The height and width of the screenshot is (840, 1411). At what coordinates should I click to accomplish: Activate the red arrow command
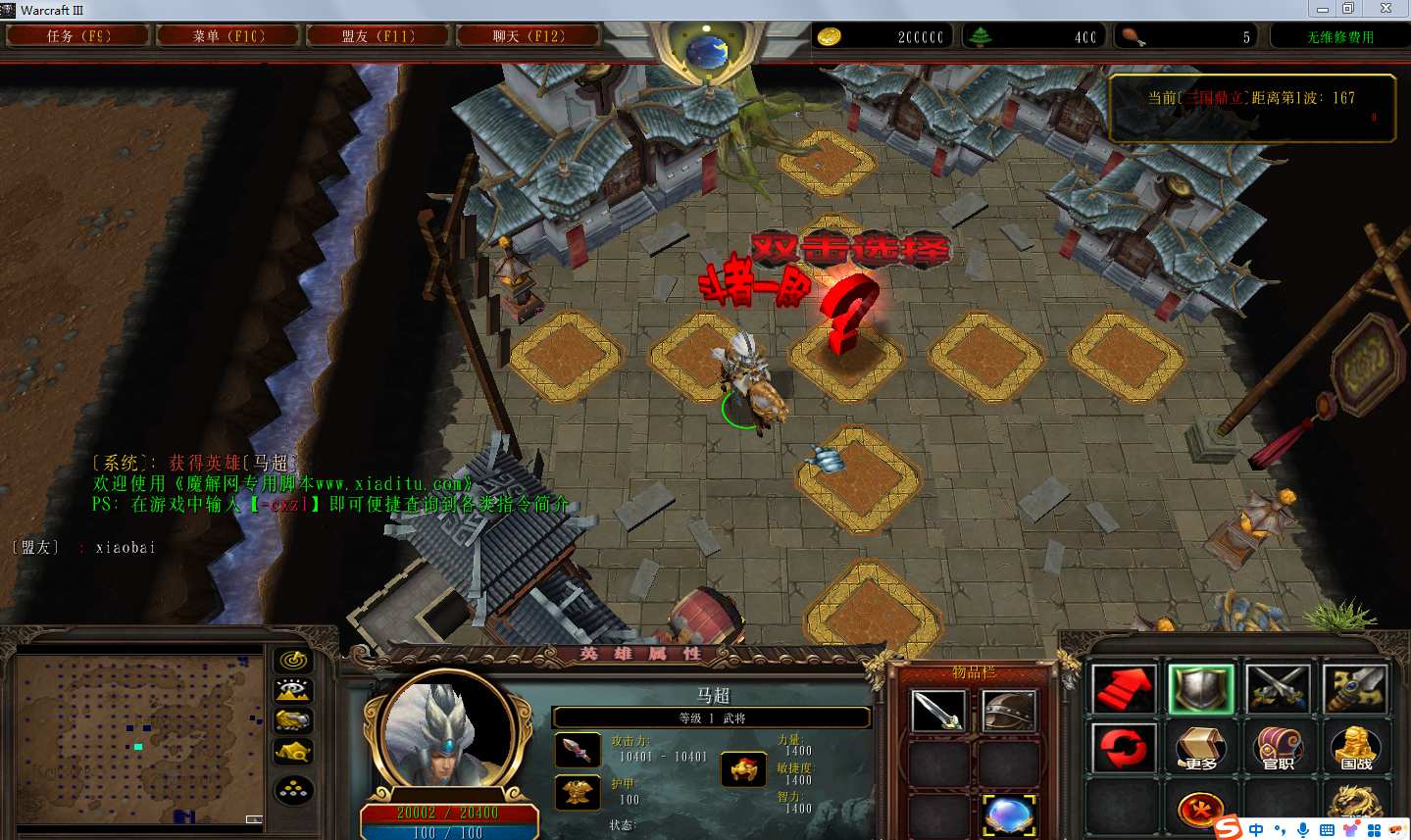1123,688
